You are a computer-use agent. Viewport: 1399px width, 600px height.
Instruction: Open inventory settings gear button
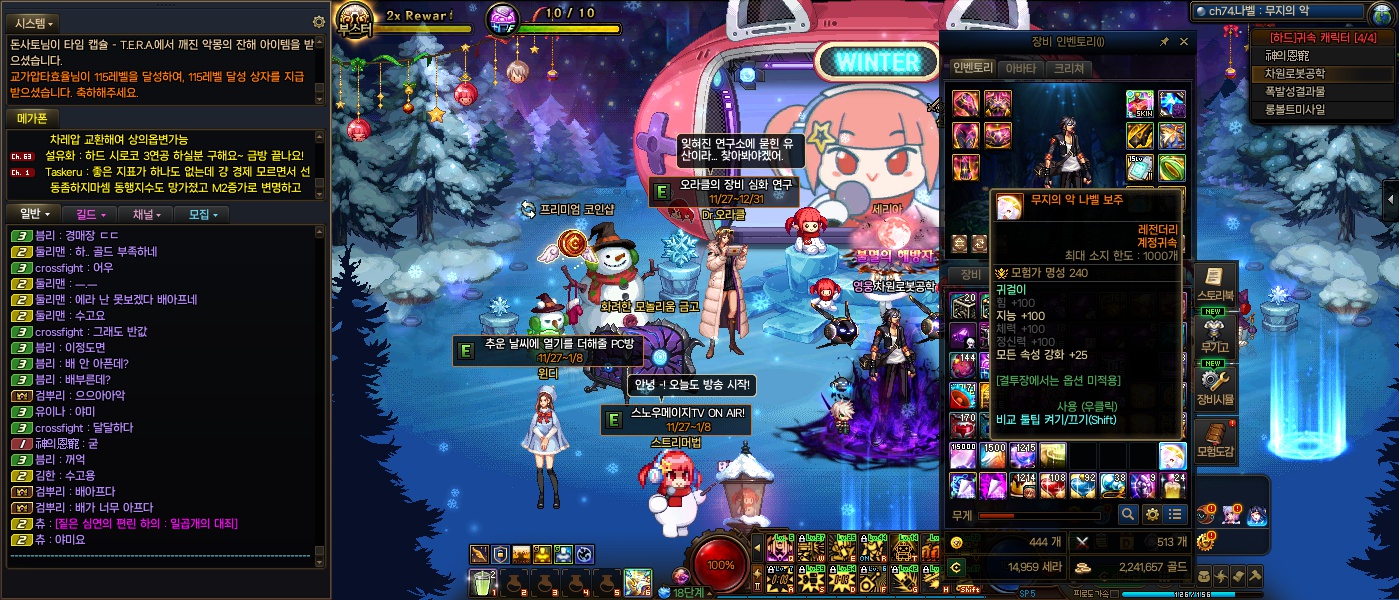1152,514
